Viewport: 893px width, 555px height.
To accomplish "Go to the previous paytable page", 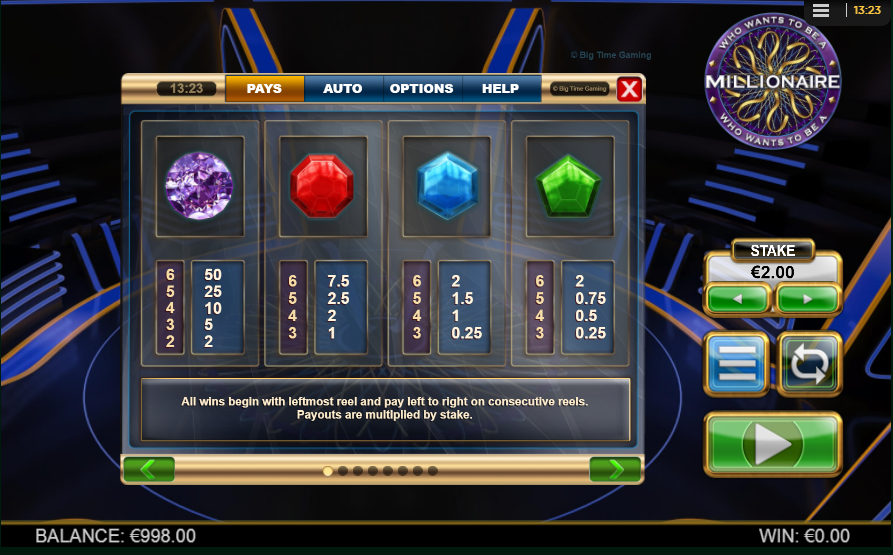I will 149,469.
